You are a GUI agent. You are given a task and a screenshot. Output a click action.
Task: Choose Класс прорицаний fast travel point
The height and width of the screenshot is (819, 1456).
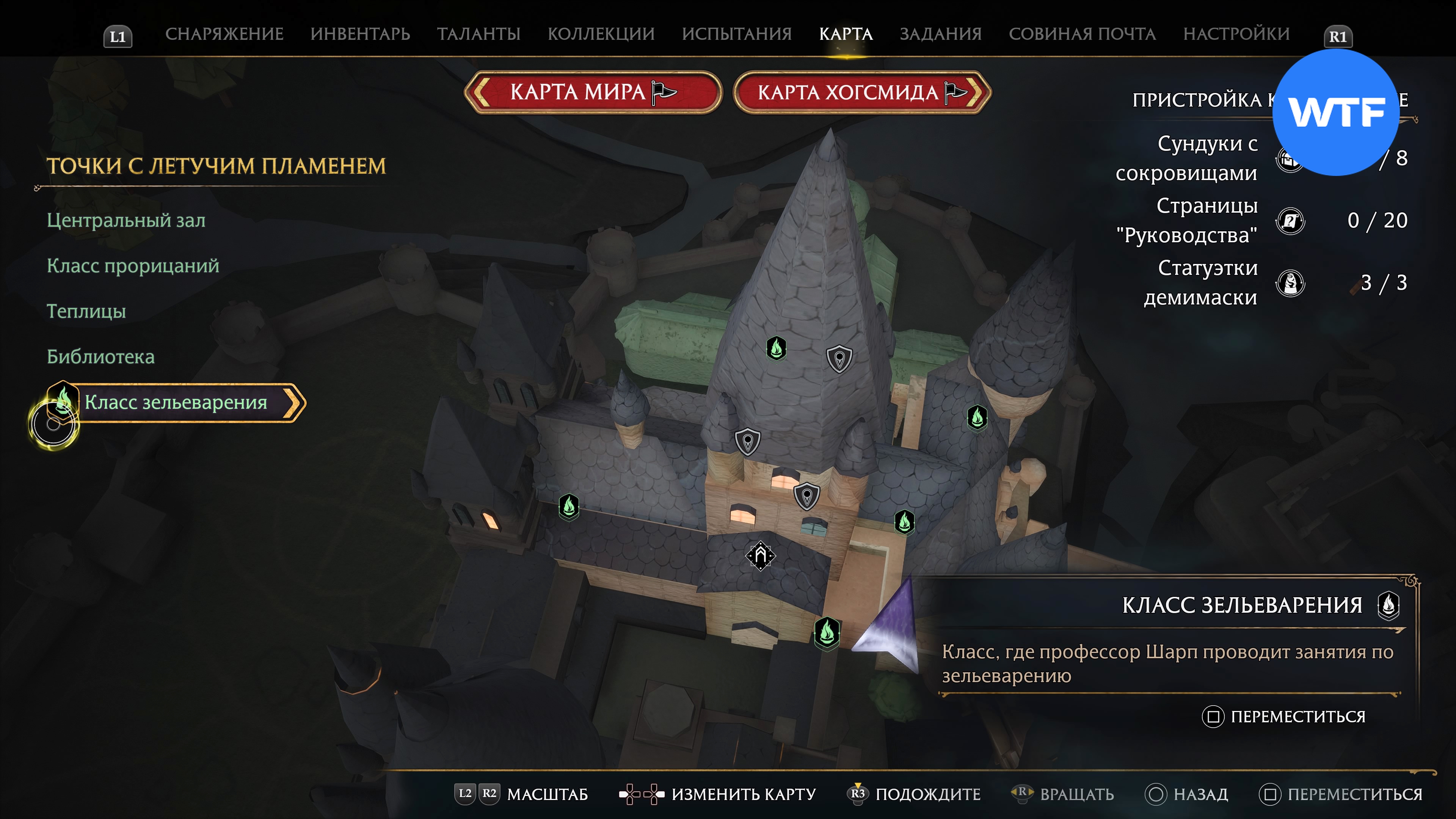(x=133, y=266)
